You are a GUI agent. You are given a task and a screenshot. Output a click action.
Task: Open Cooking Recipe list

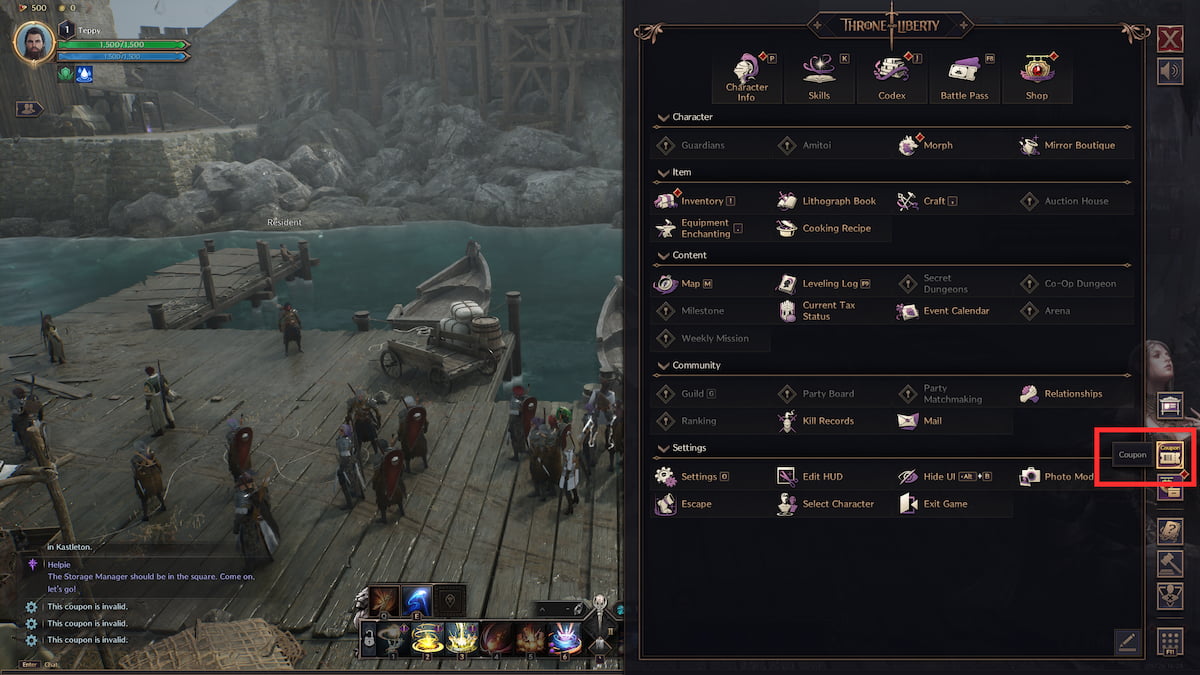coord(826,228)
